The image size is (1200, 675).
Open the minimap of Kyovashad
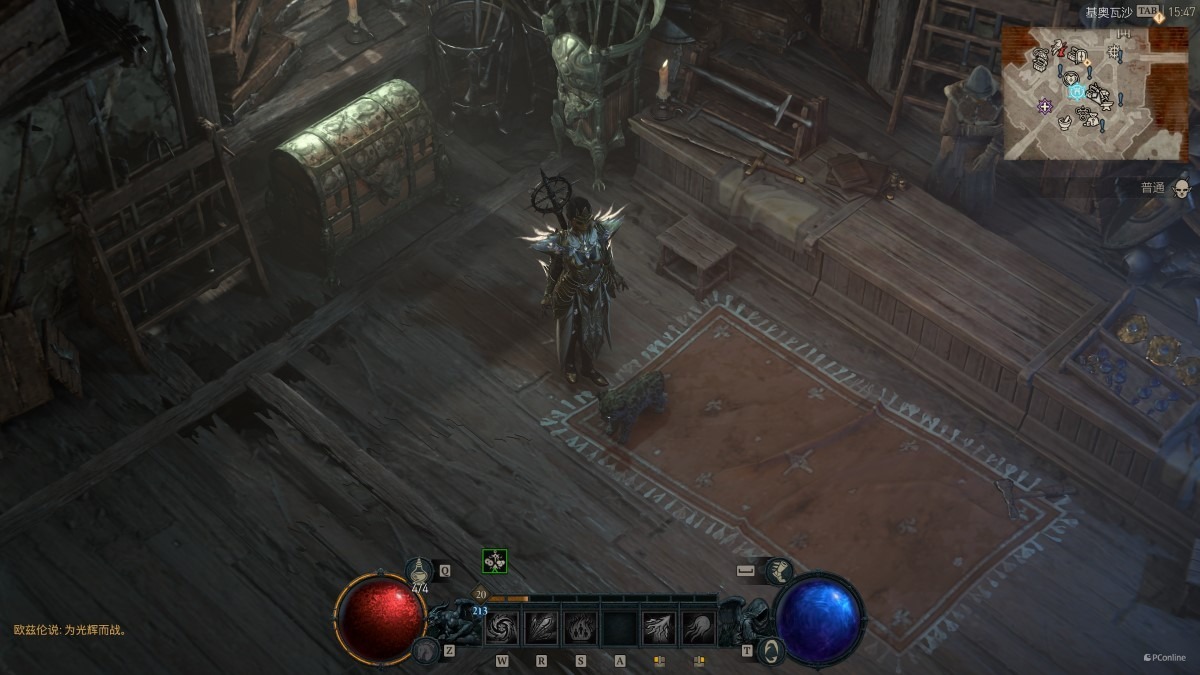pos(1095,92)
